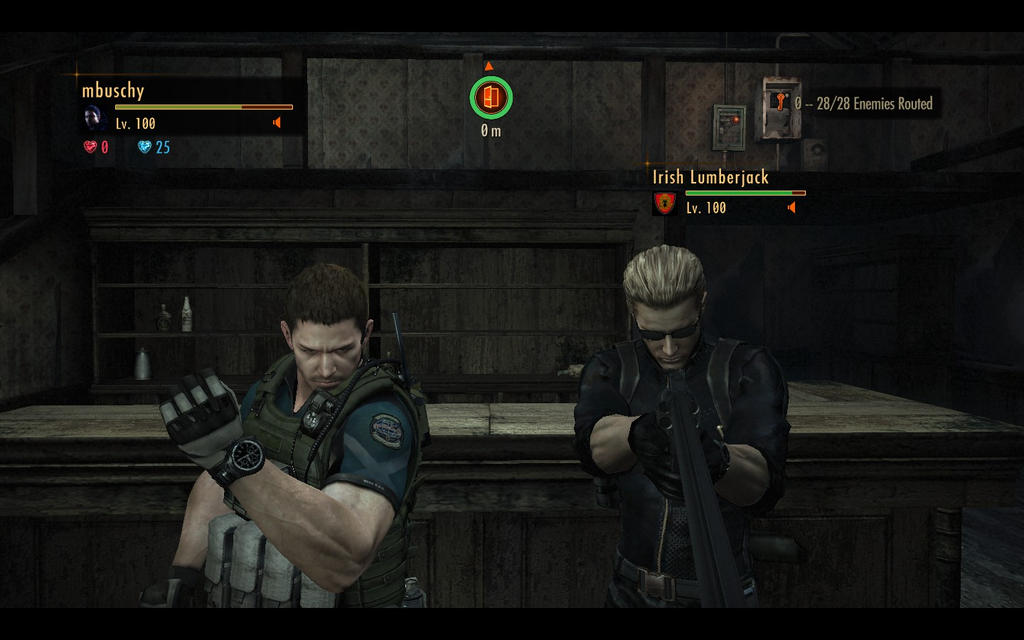Image resolution: width=1024 pixels, height=640 pixels.
Task: Open the Enemies Routed objective tracker
Action: [x=865, y=103]
